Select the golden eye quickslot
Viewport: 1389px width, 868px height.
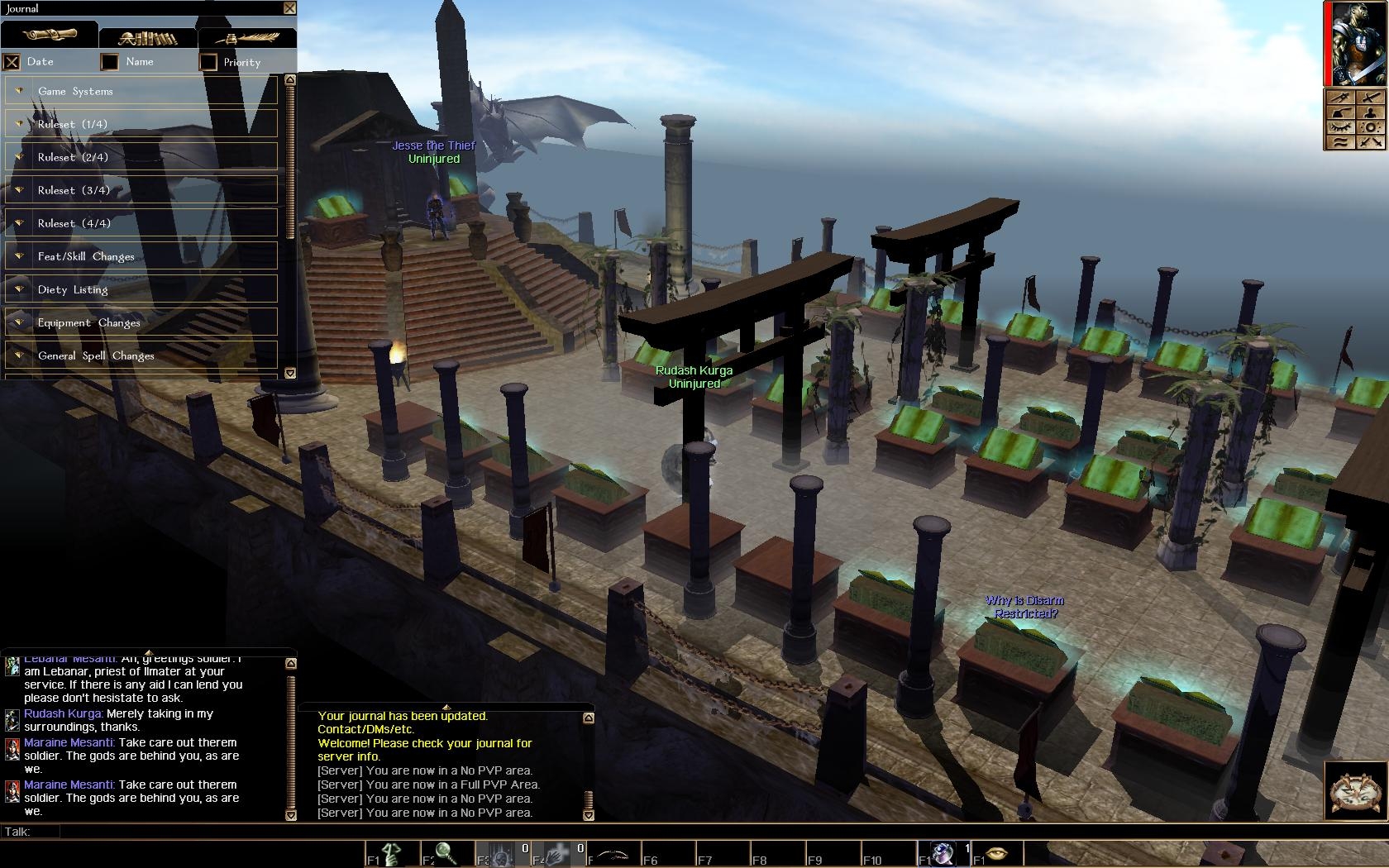pyautogui.click(x=997, y=852)
